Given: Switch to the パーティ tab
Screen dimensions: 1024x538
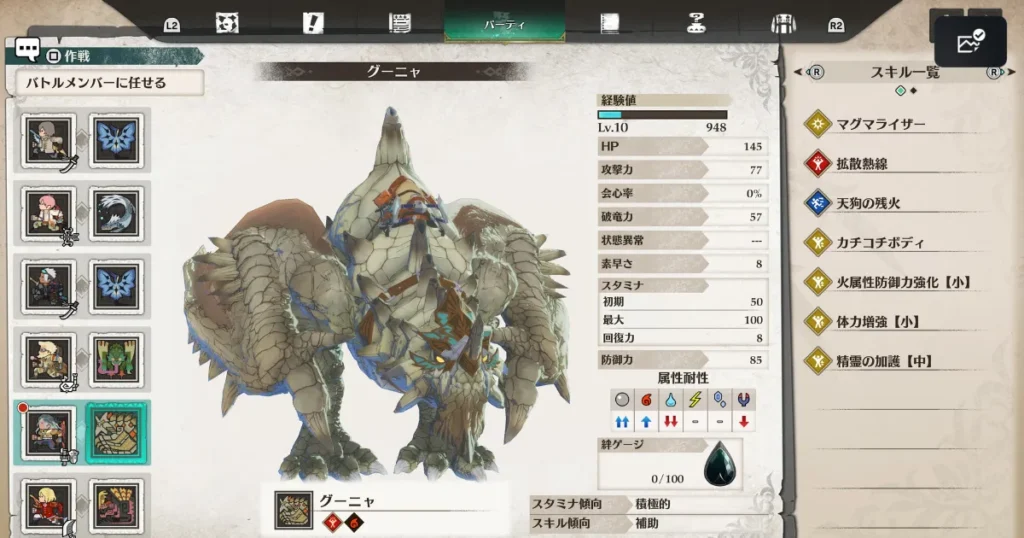Looking at the screenshot, I should coord(504,22).
